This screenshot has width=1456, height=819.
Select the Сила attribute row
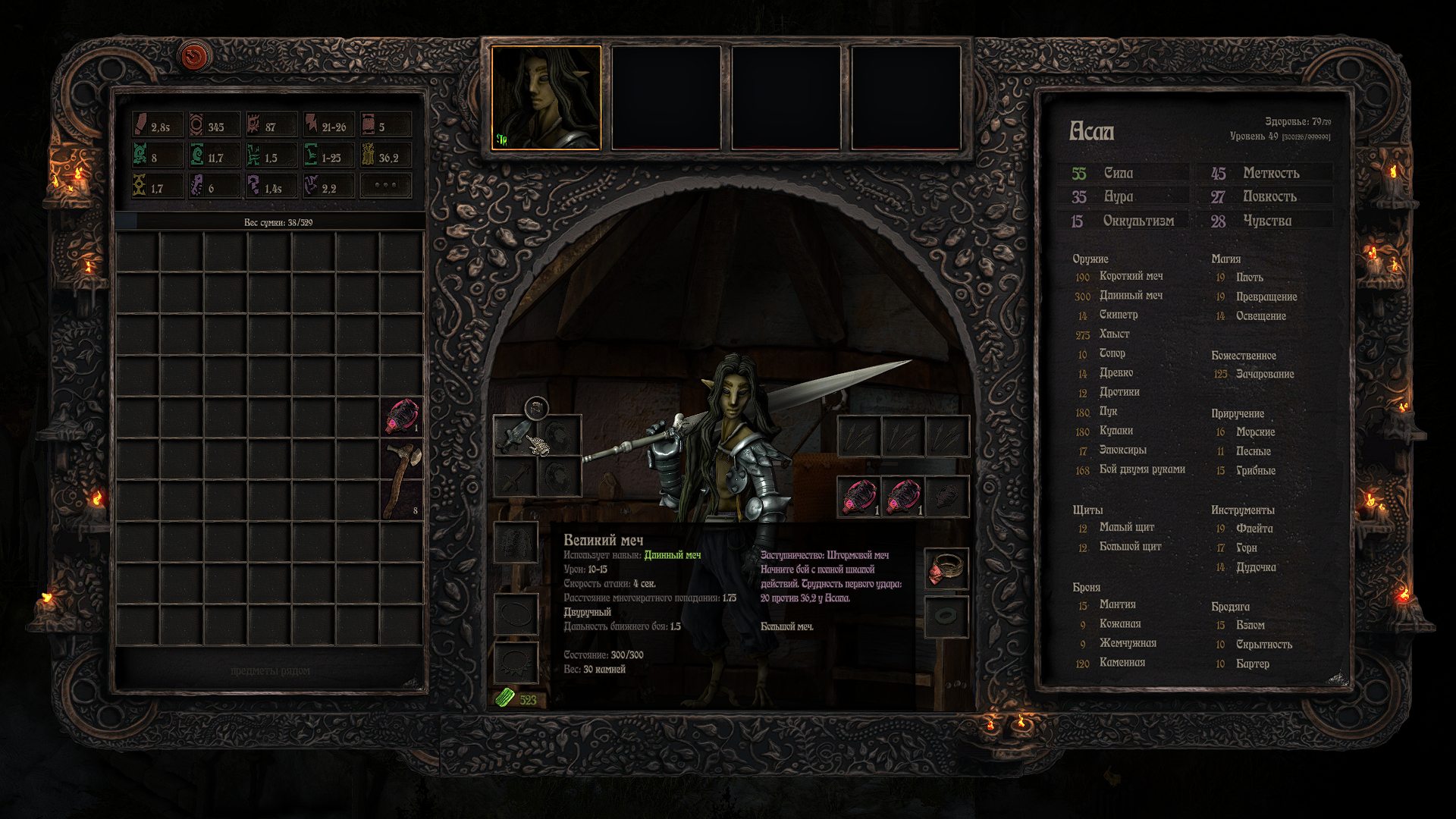1123,174
